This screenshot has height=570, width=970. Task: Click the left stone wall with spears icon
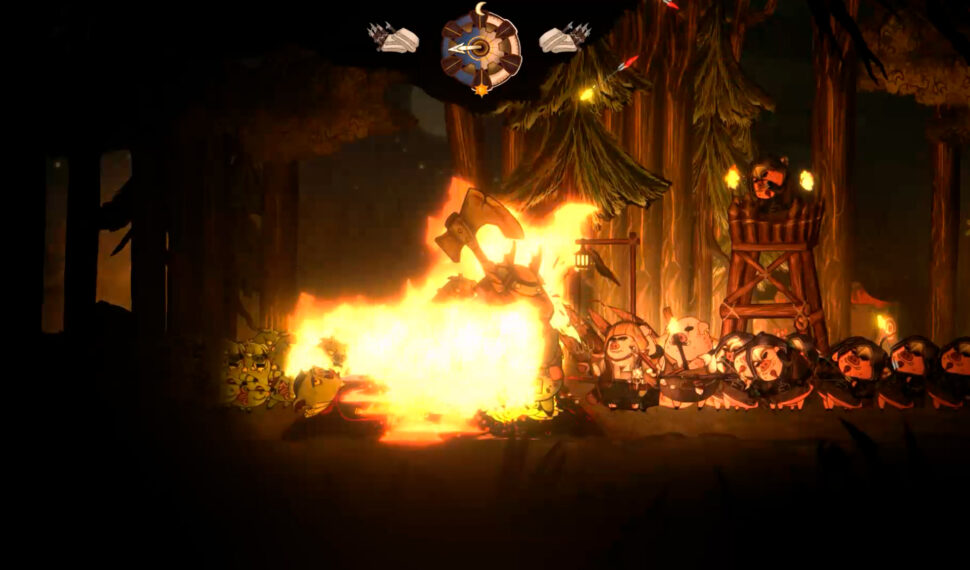(393, 38)
